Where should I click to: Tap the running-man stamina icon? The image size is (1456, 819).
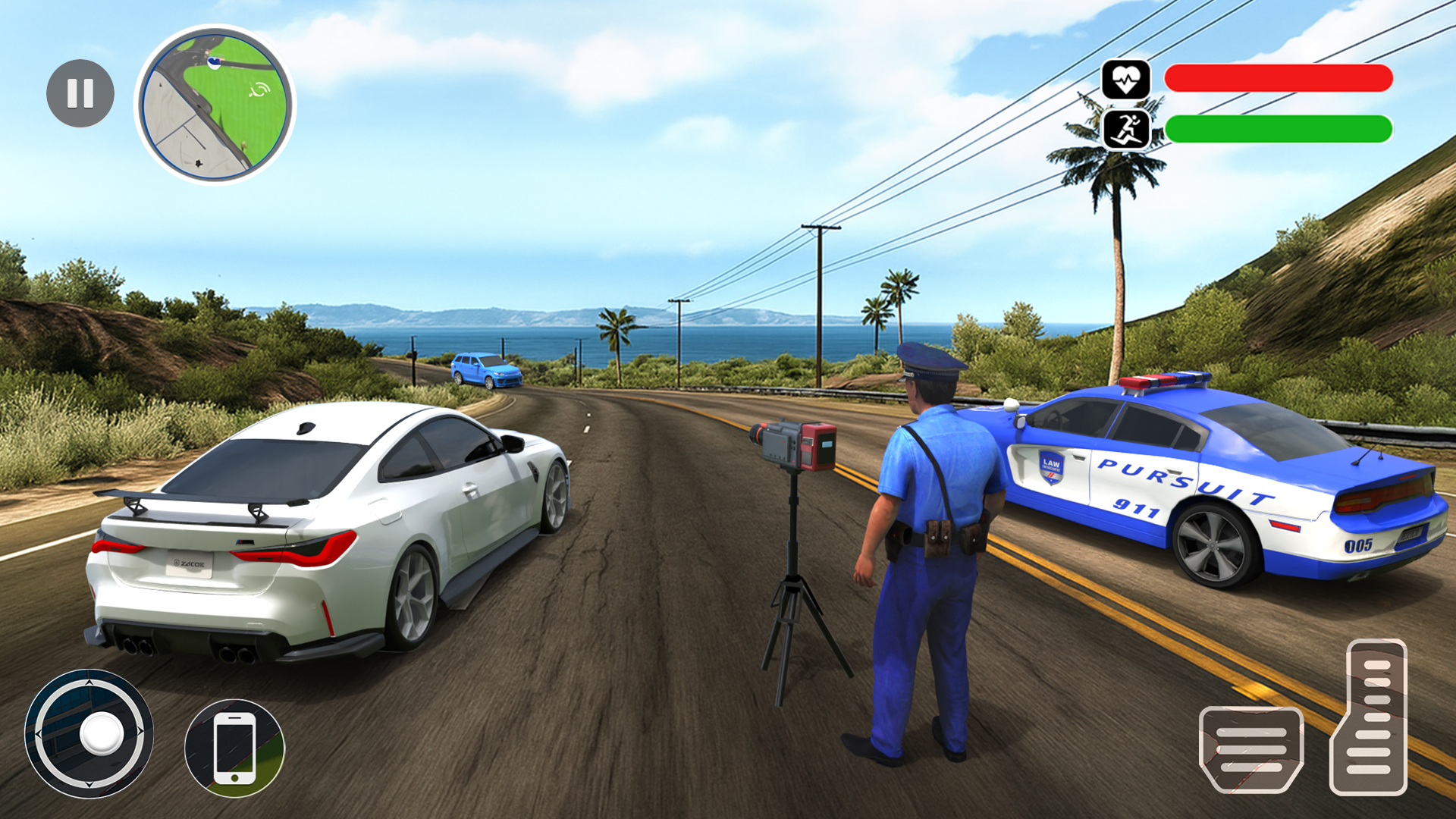[1128, 127]
